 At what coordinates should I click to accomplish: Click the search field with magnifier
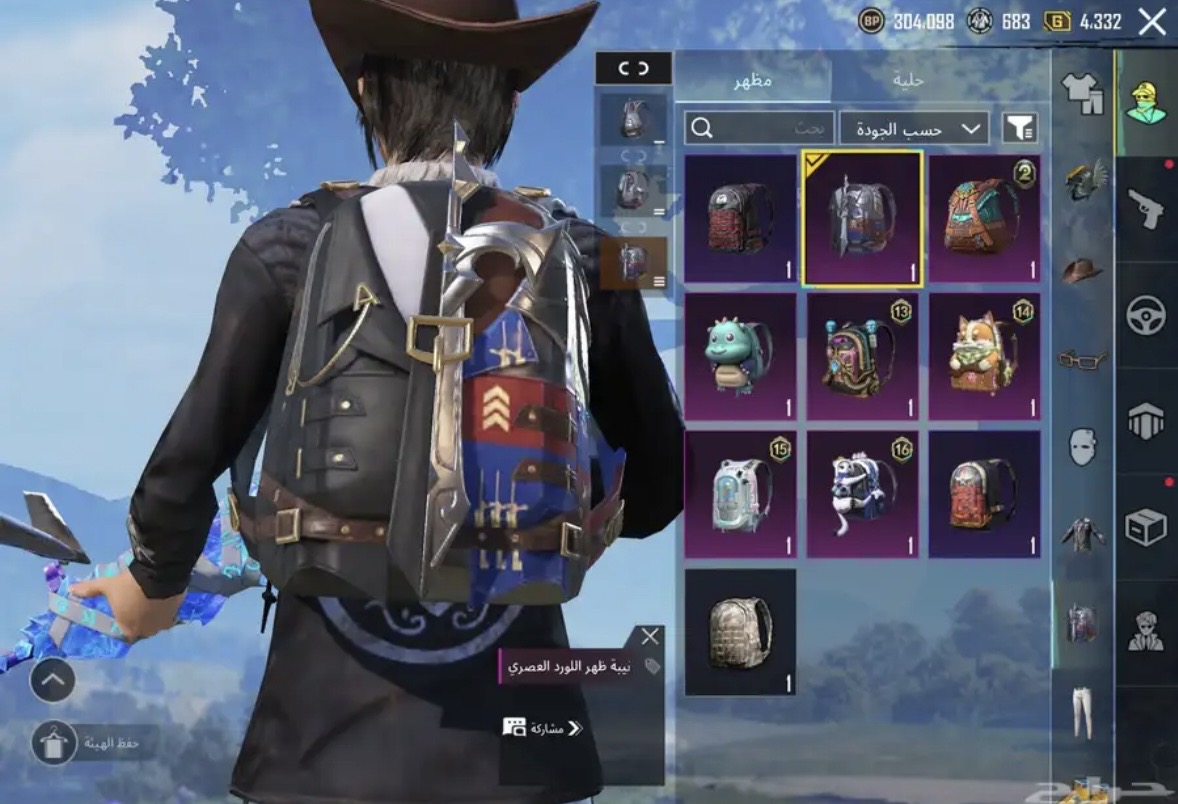coord(759,128)
